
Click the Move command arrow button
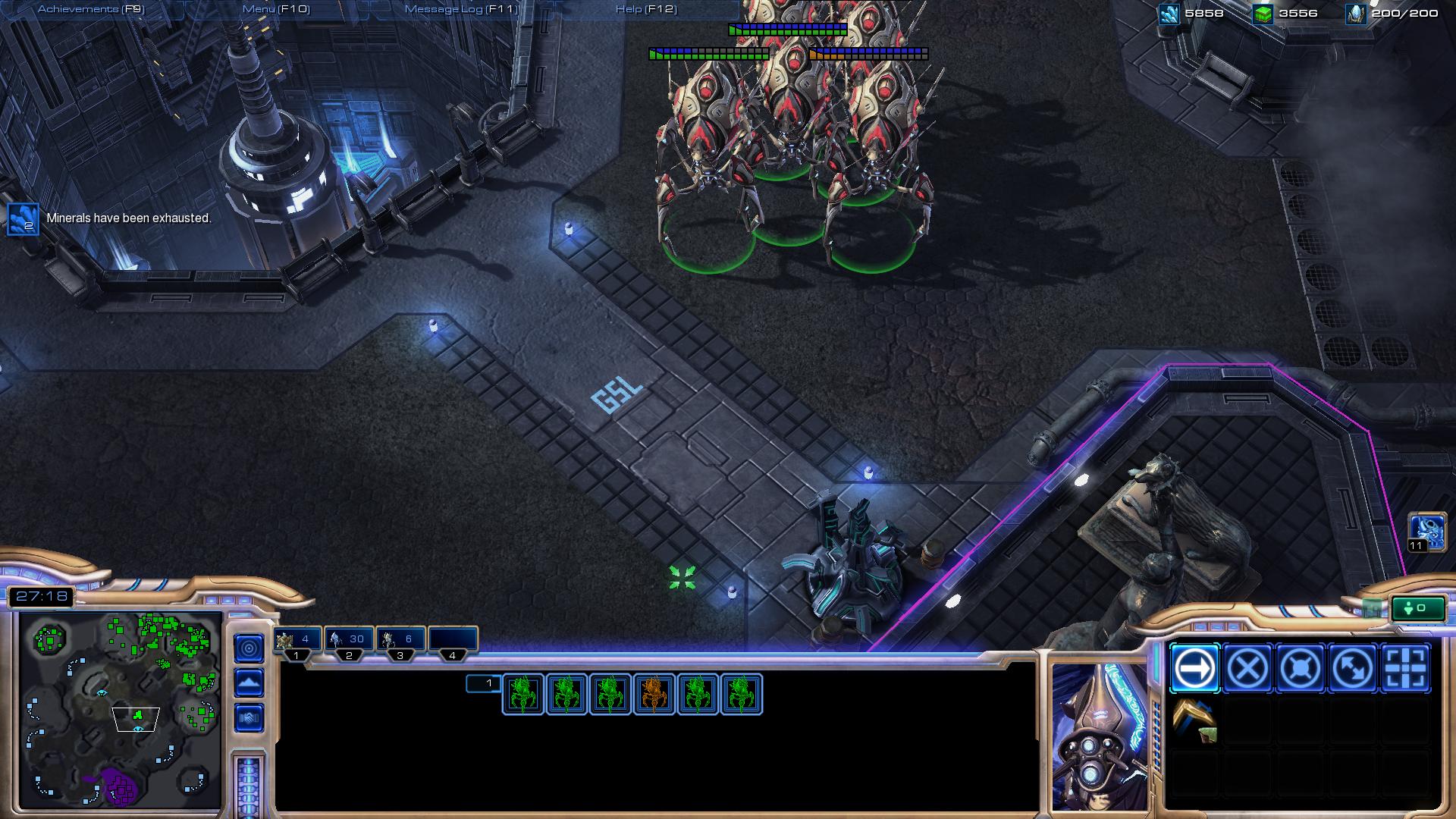[x=1194, y=669]
